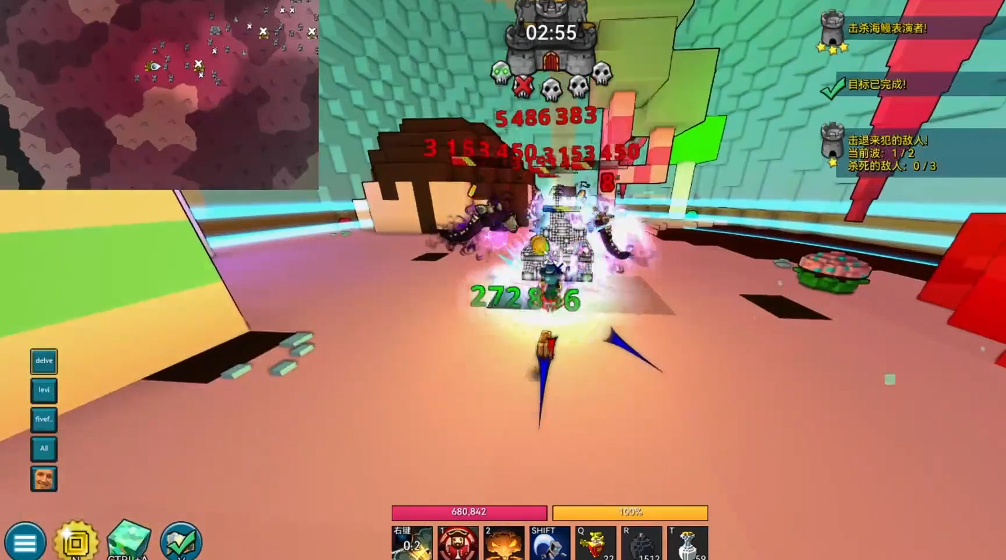
Task: Show the 'All' chat channel
Action: coord(44,449)
